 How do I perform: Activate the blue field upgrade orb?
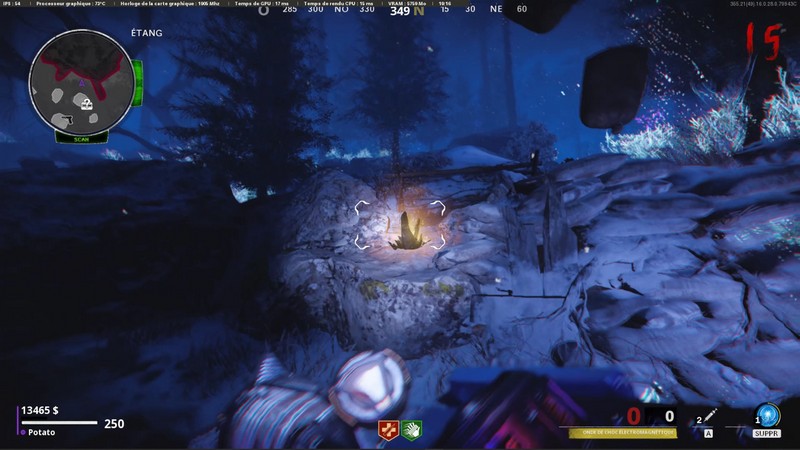point(767,415)
